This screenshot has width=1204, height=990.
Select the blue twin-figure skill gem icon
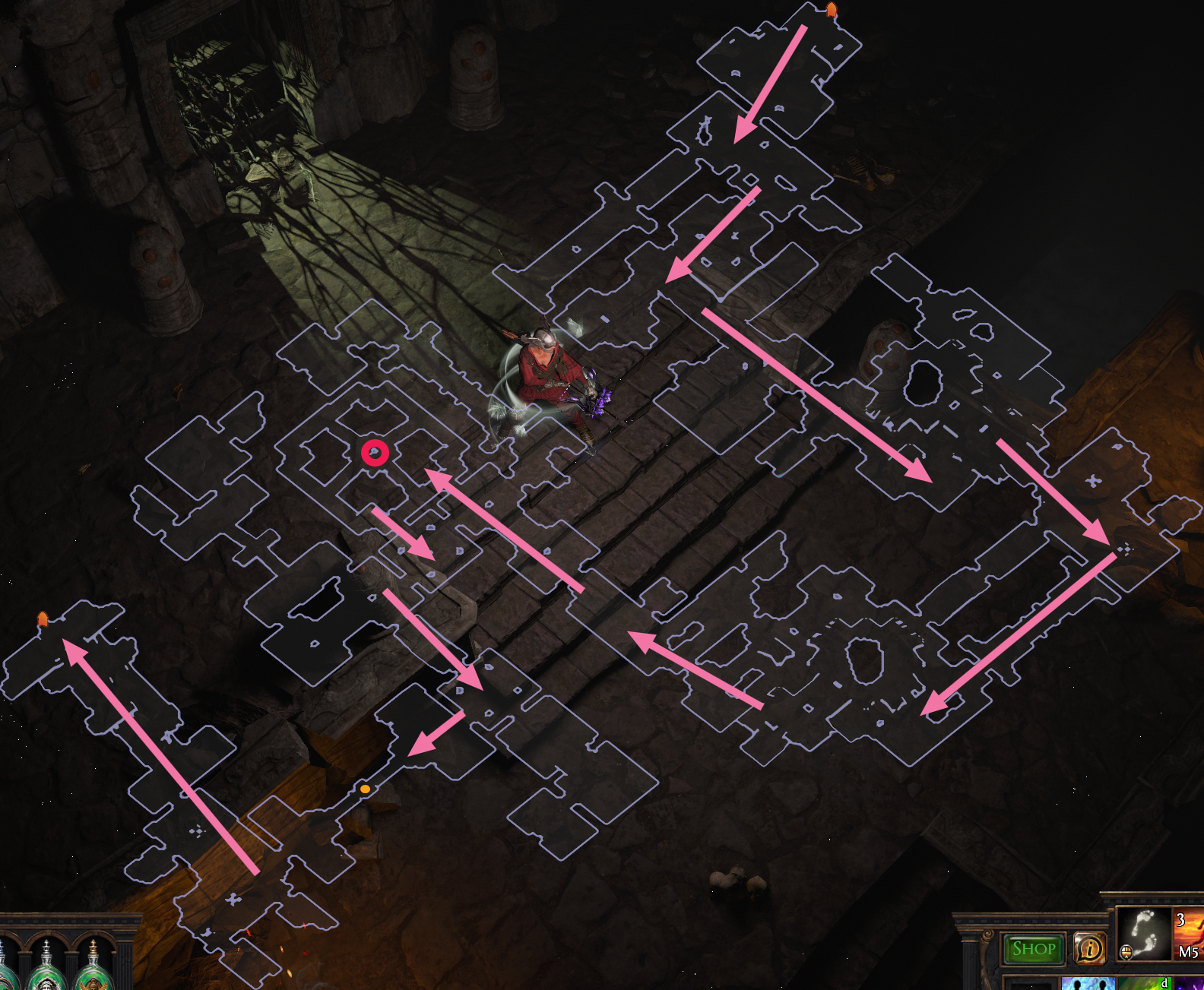tap(1088, 984)
